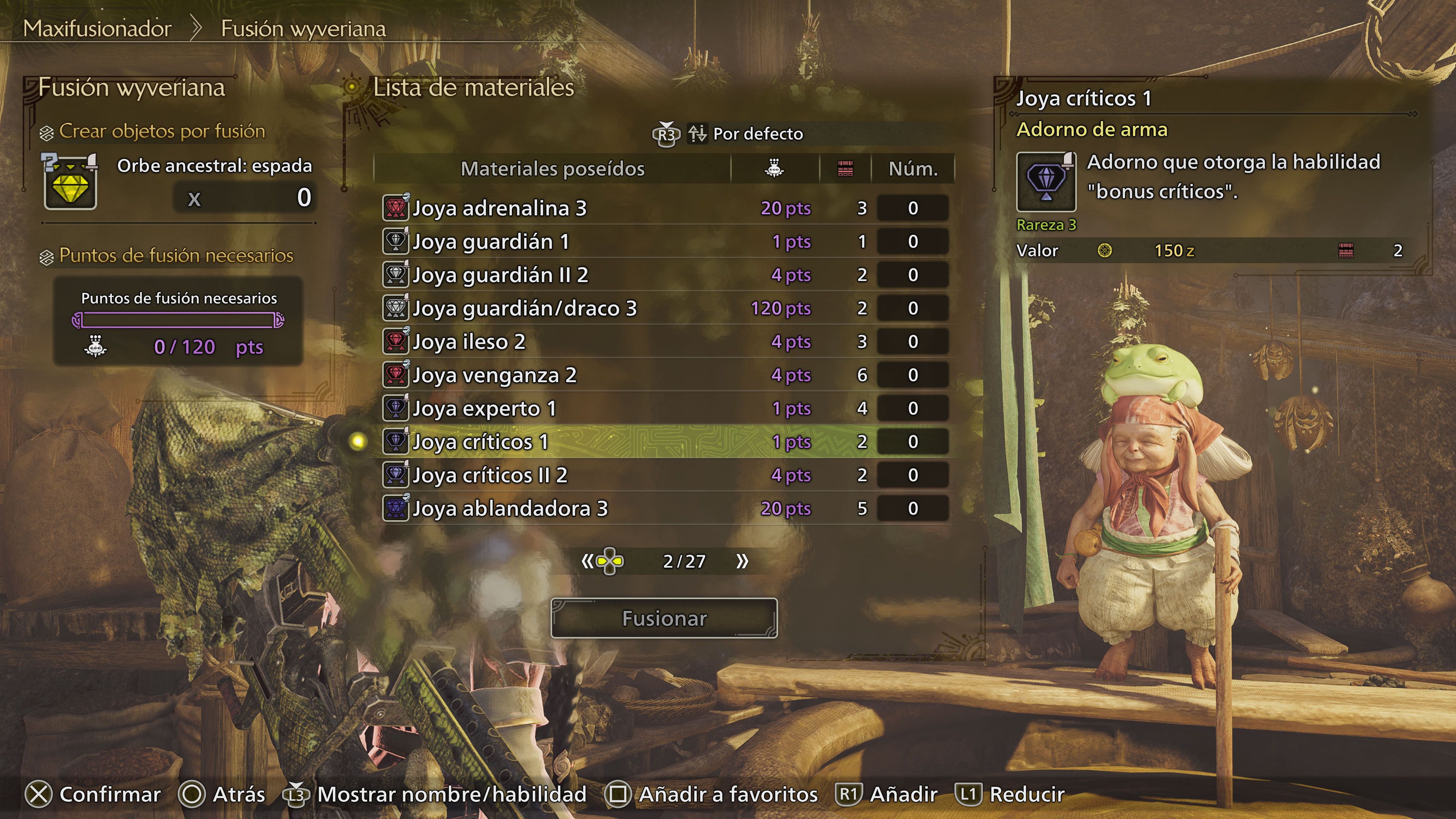Click the fusion points insect icon header
The height and width of the screenshot is (819, 1456).
pos(774,168)
